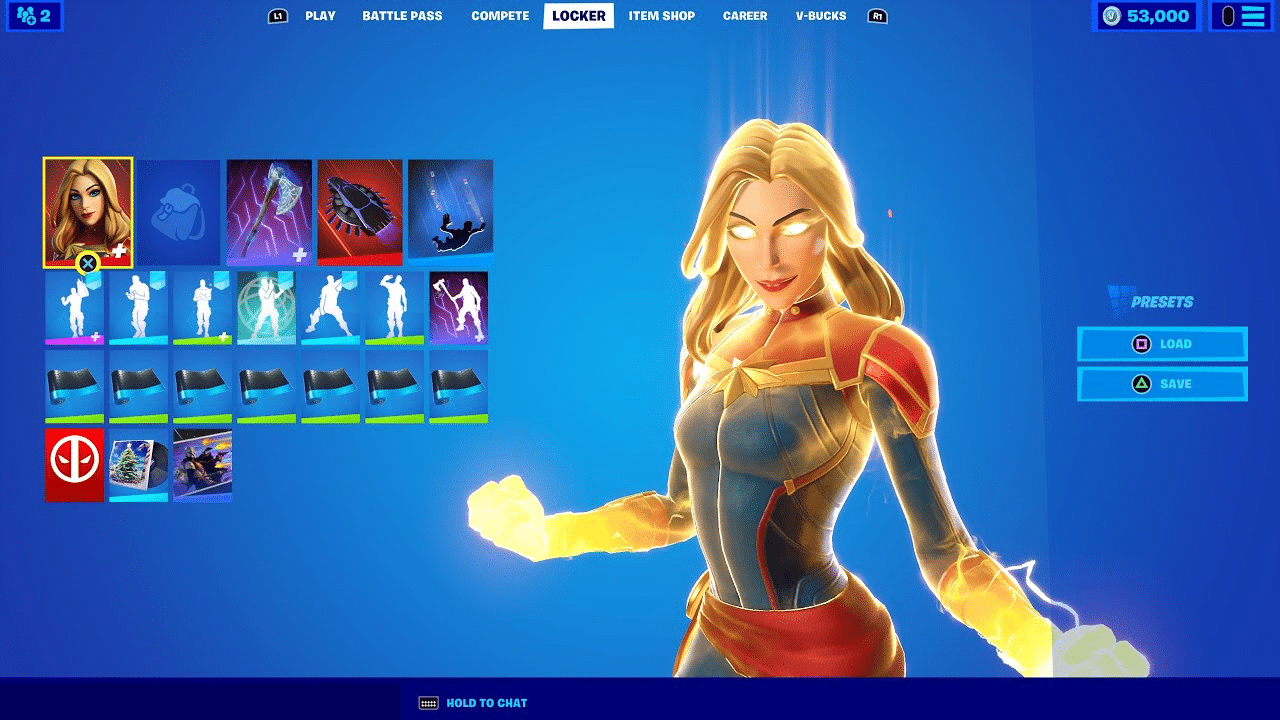Open the Harvesting Tool pickaxe slot

(267, 211)
